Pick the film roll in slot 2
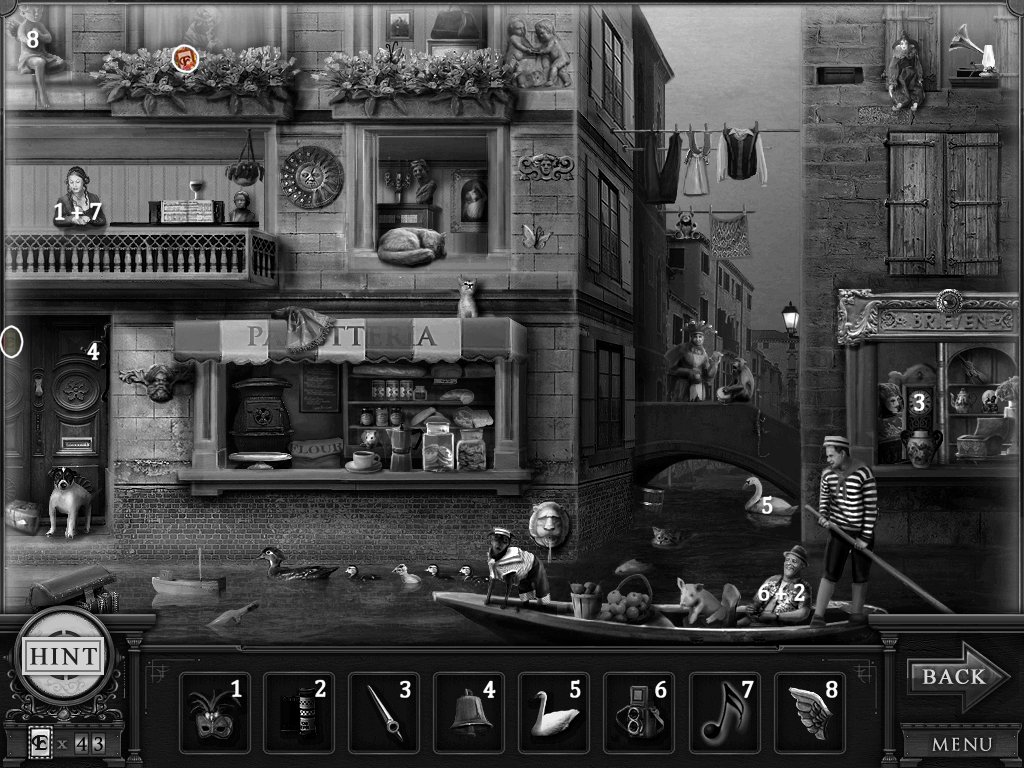This screenshot has height=768, width=1024. [x=300, y=713]
